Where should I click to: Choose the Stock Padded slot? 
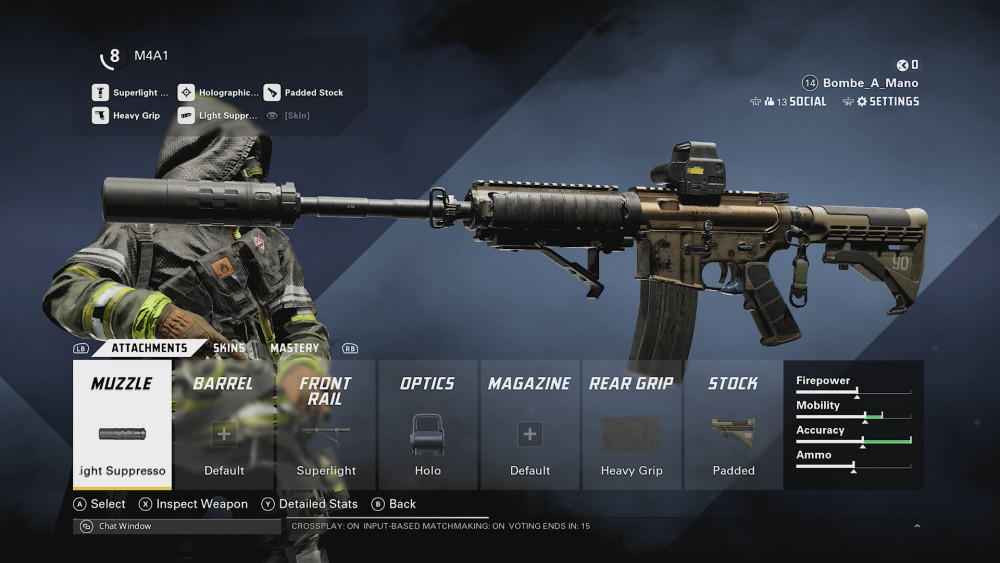click(734, 425)
